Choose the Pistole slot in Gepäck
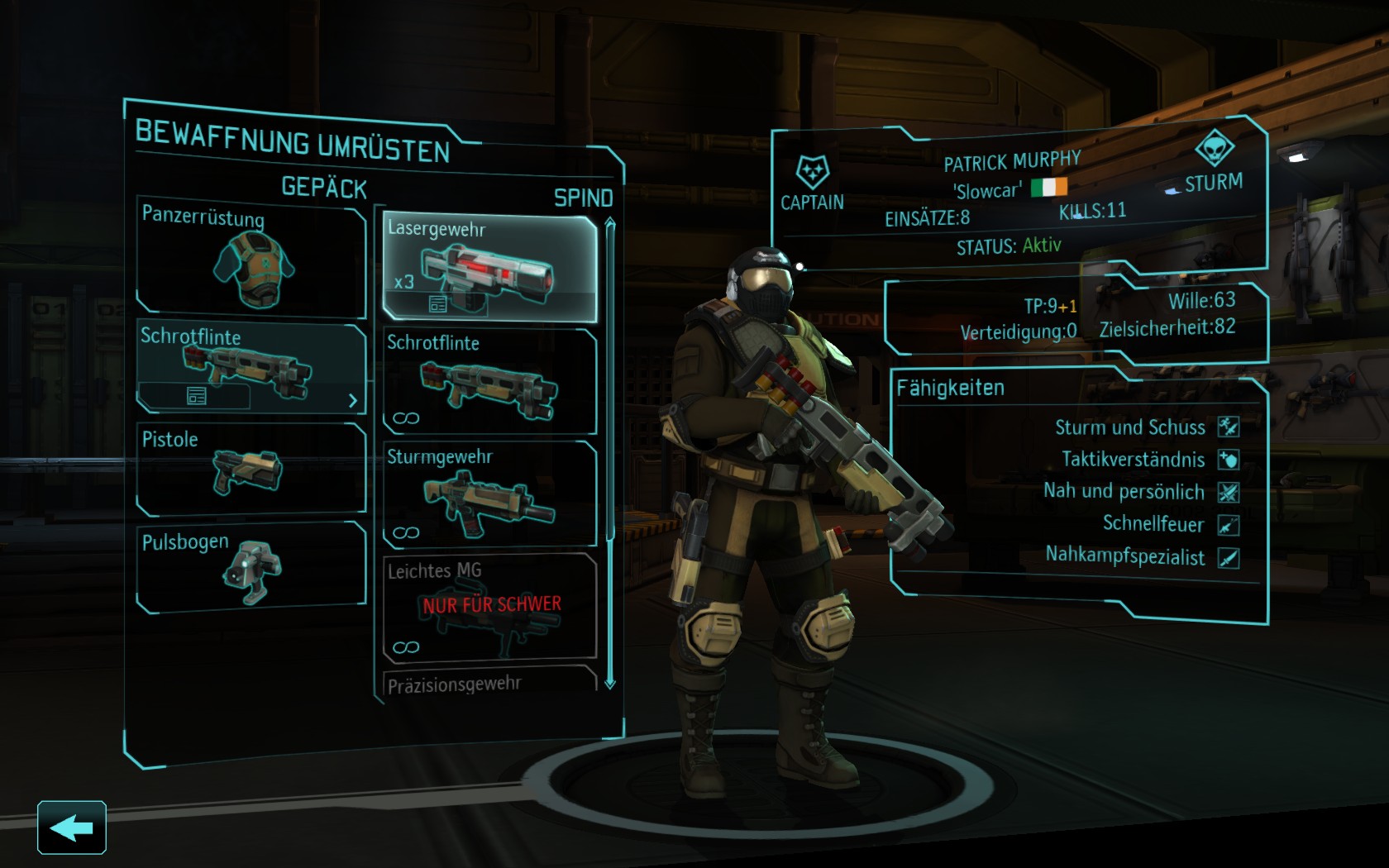 [251, 469]
